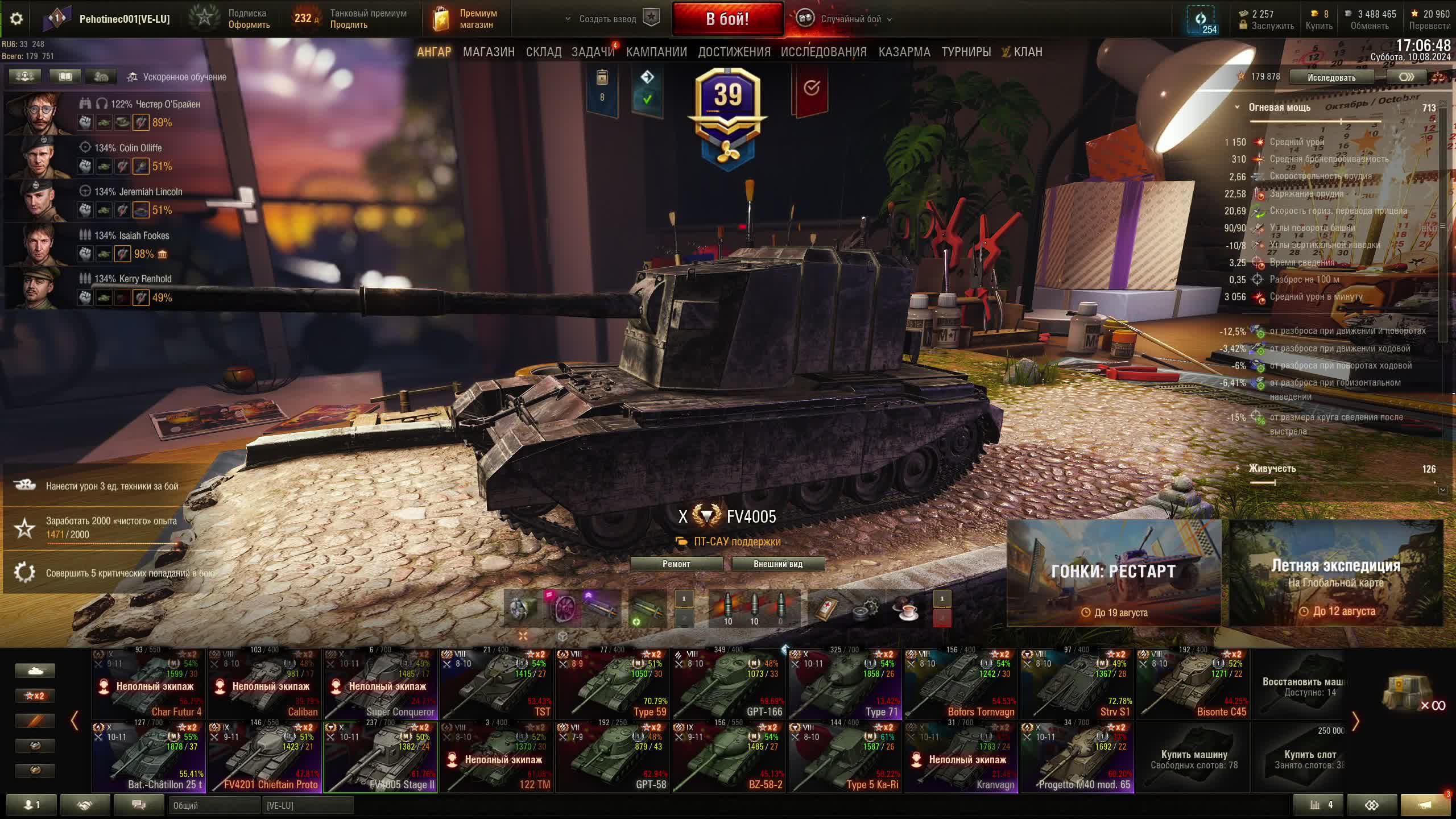Open the ИССЛЕДОВАНИЯ tab
This screenshot has width=1456, height=819.
click(824, 52)
